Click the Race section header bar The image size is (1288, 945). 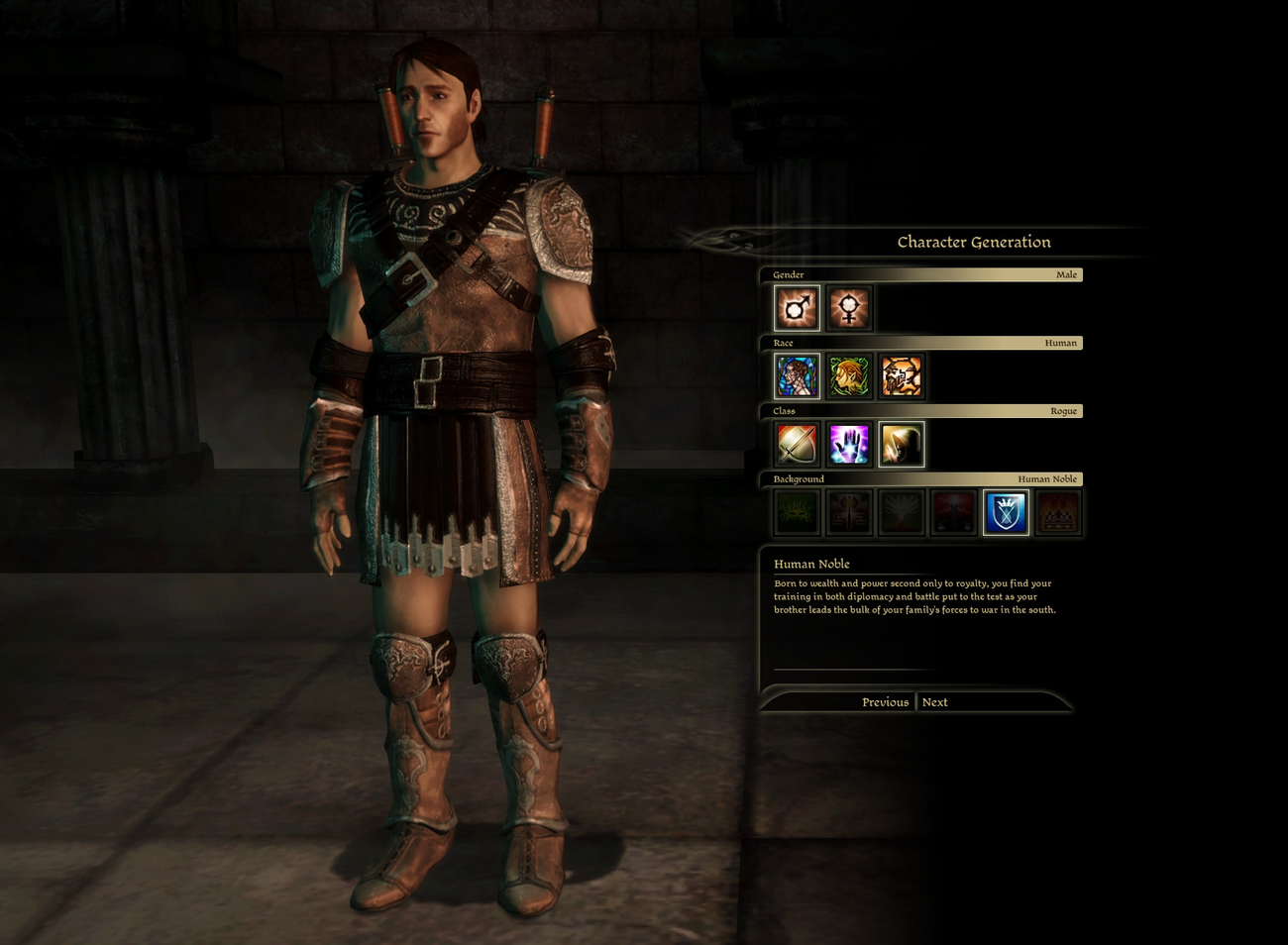pyautogui.click(x=921, y=343)
